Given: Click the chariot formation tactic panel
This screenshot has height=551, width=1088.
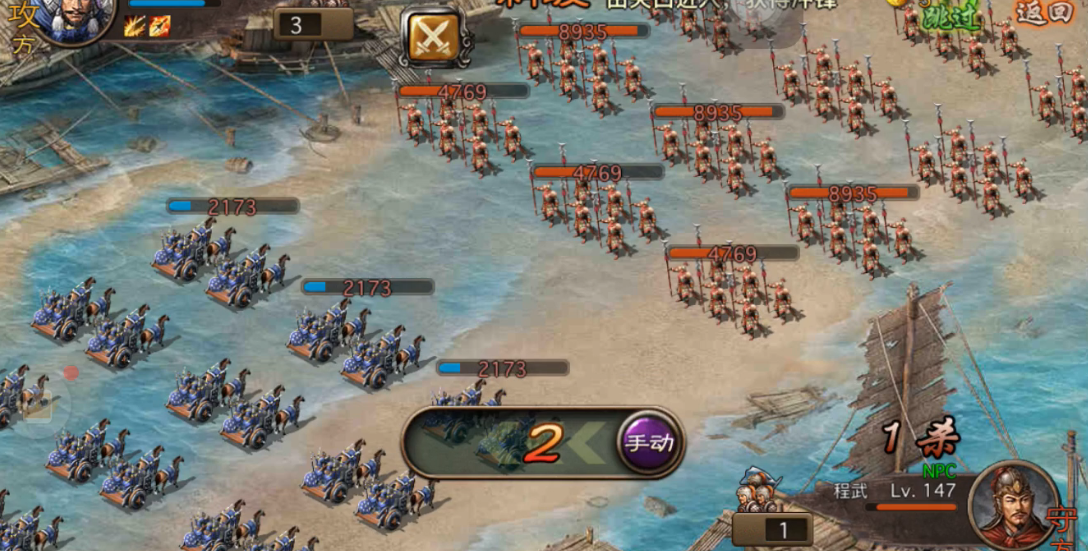Looking at the screenshot, I should (x=510, y=442).
